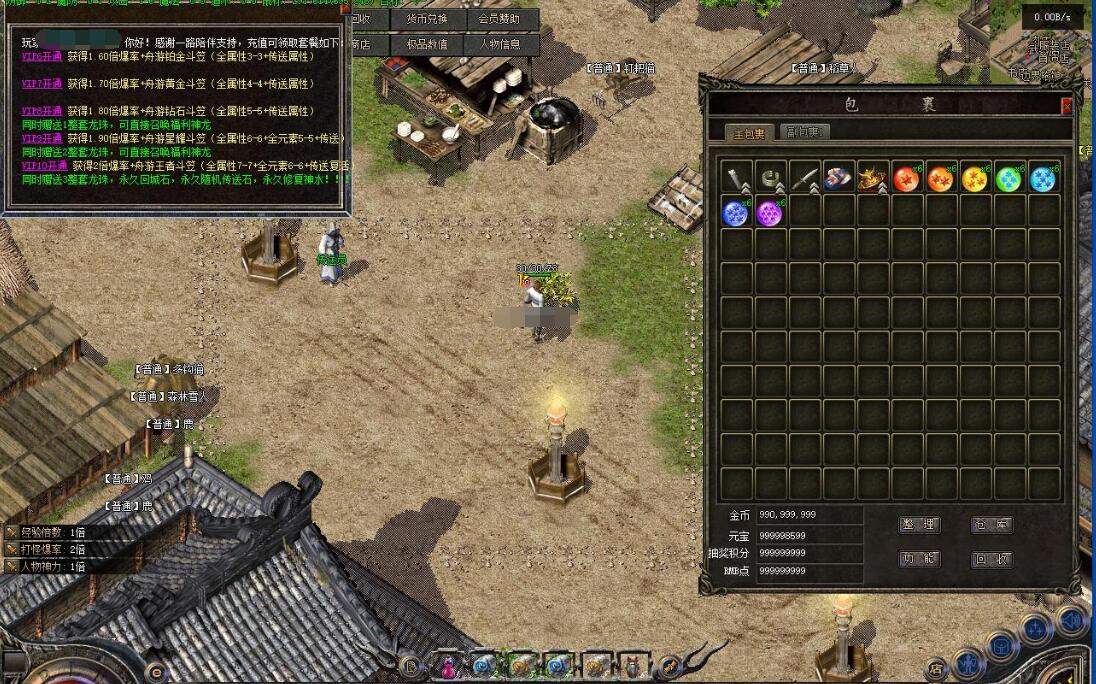The image size is (1096, 684).
Task: Choose the 回收 recycle button in bag
Action: pos(992,559)
